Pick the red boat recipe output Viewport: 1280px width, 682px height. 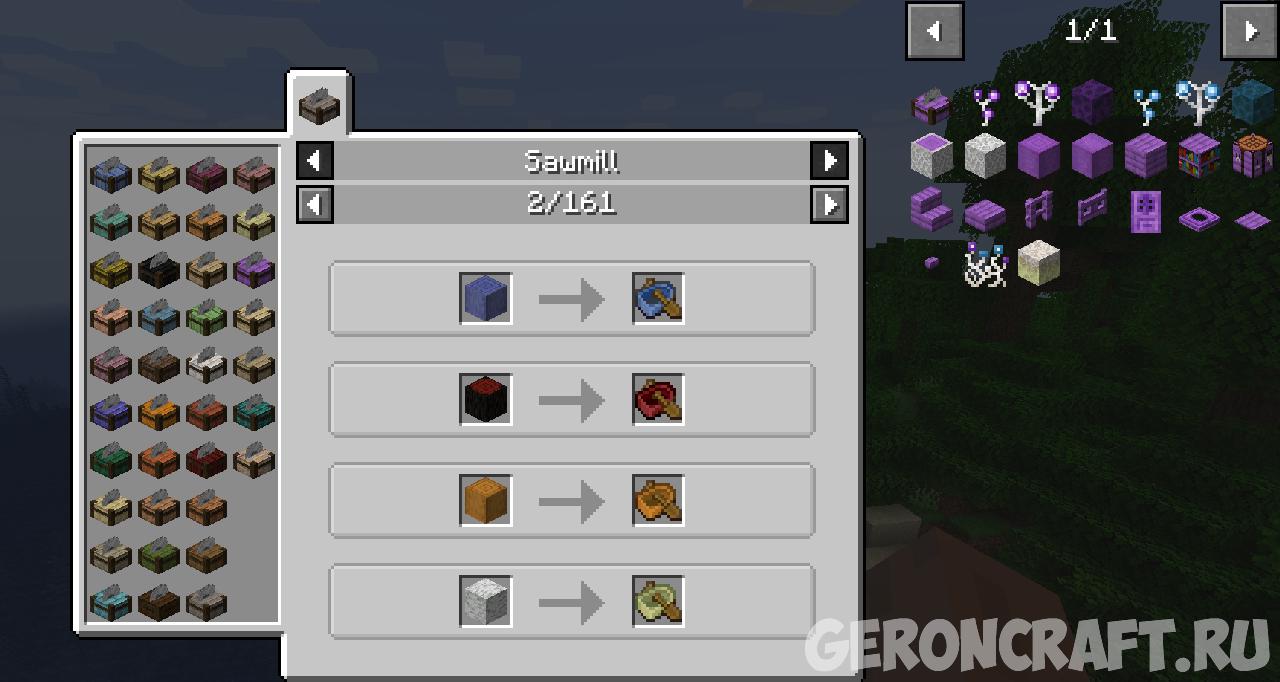(x=658, y=399)
